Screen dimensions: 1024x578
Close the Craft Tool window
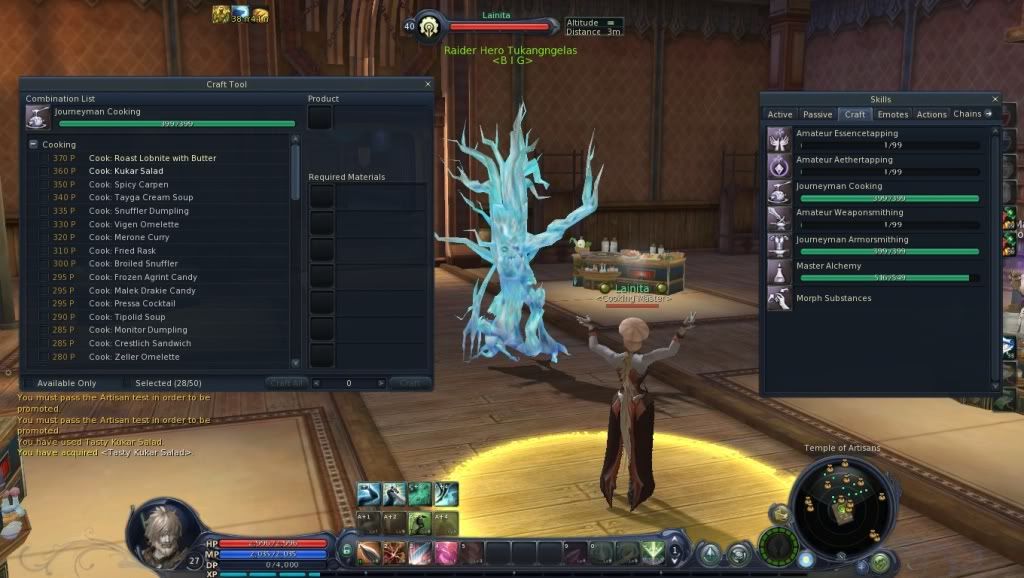(428, 85)
